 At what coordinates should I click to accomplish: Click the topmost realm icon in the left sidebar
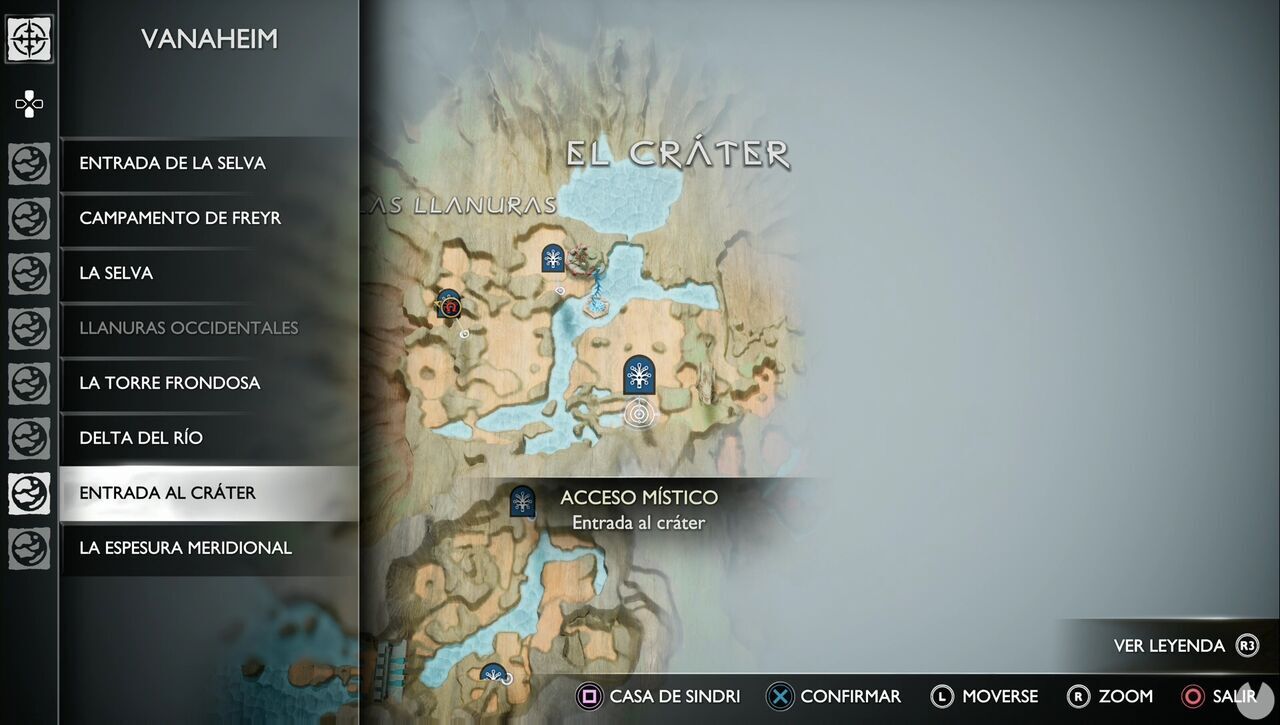click(28, 163)
